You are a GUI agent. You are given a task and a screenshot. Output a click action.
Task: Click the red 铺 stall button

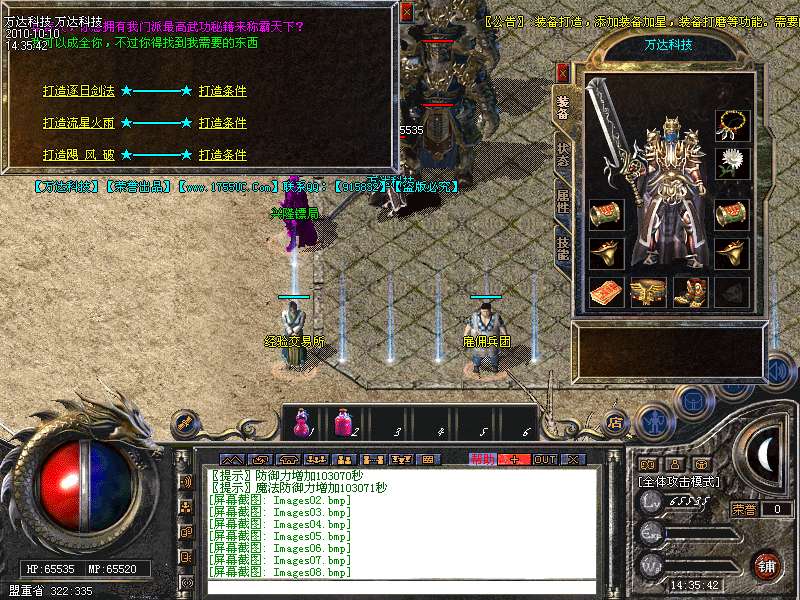click(x=766, y=564)
